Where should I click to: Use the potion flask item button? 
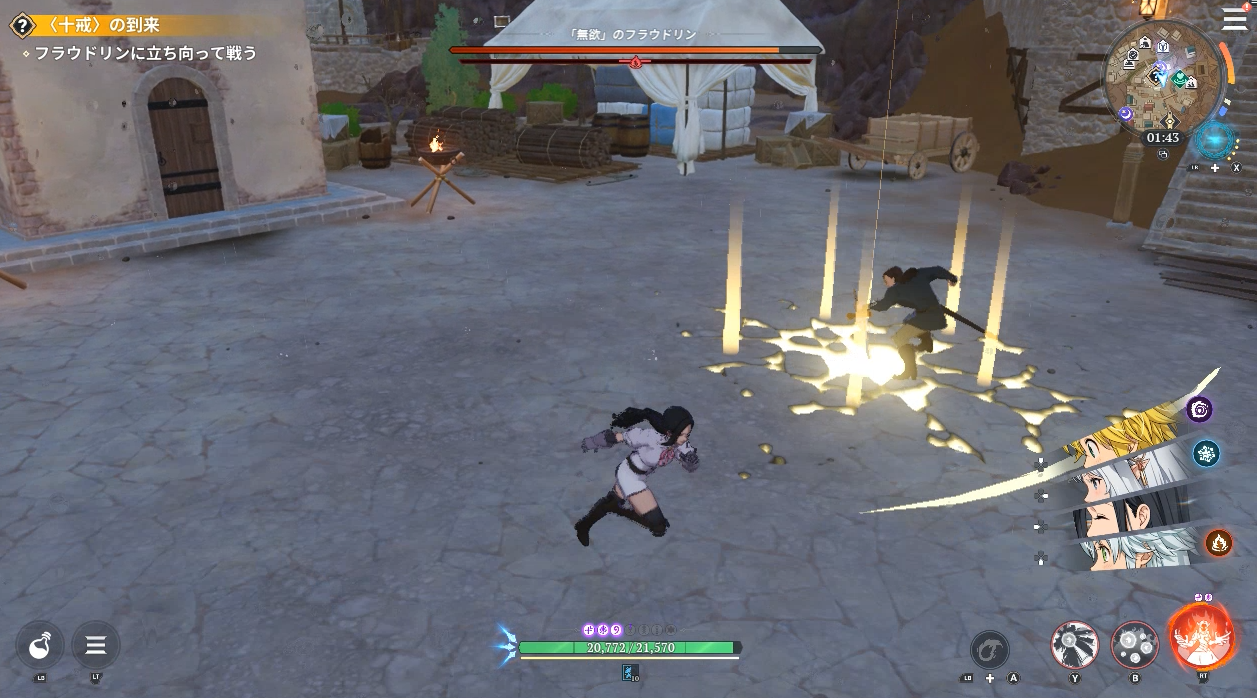pos(40,645)
